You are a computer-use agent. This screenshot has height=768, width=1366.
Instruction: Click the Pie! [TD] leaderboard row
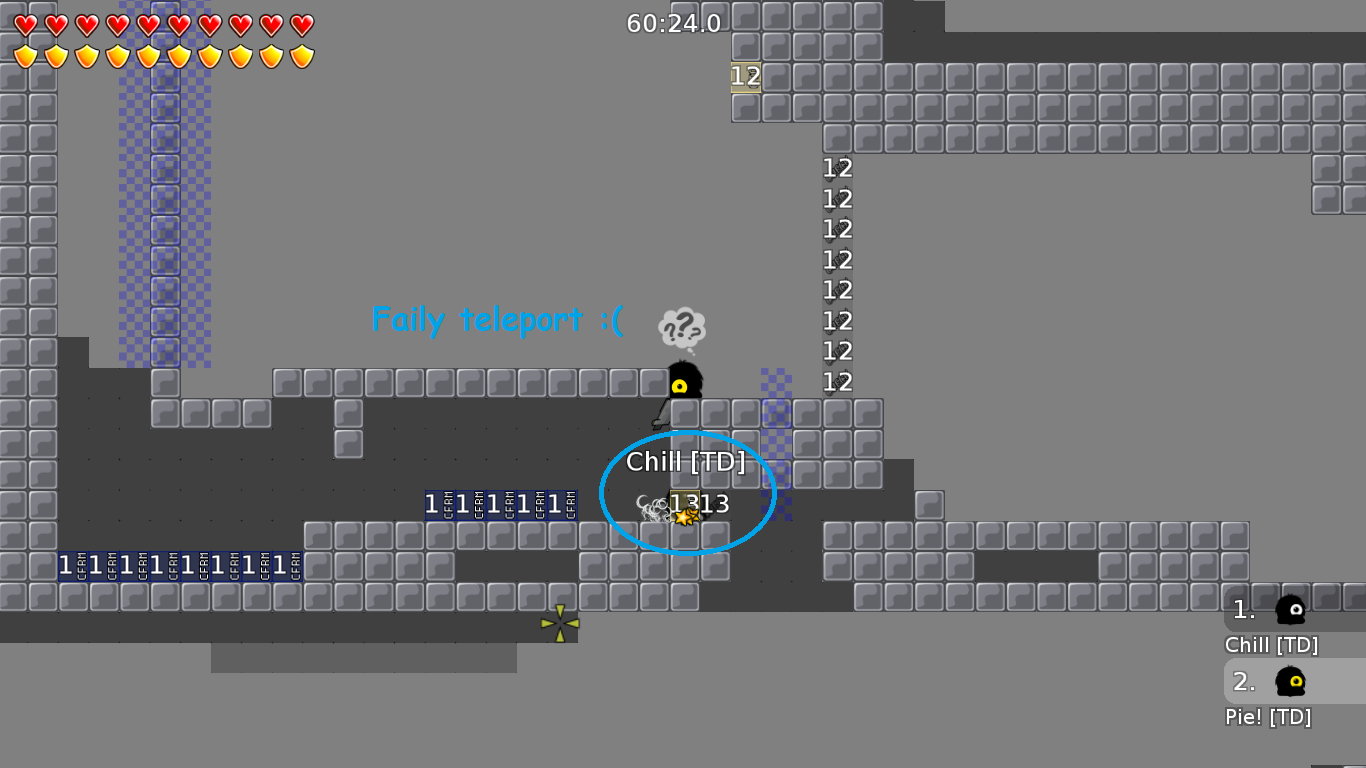(1266, 716)
